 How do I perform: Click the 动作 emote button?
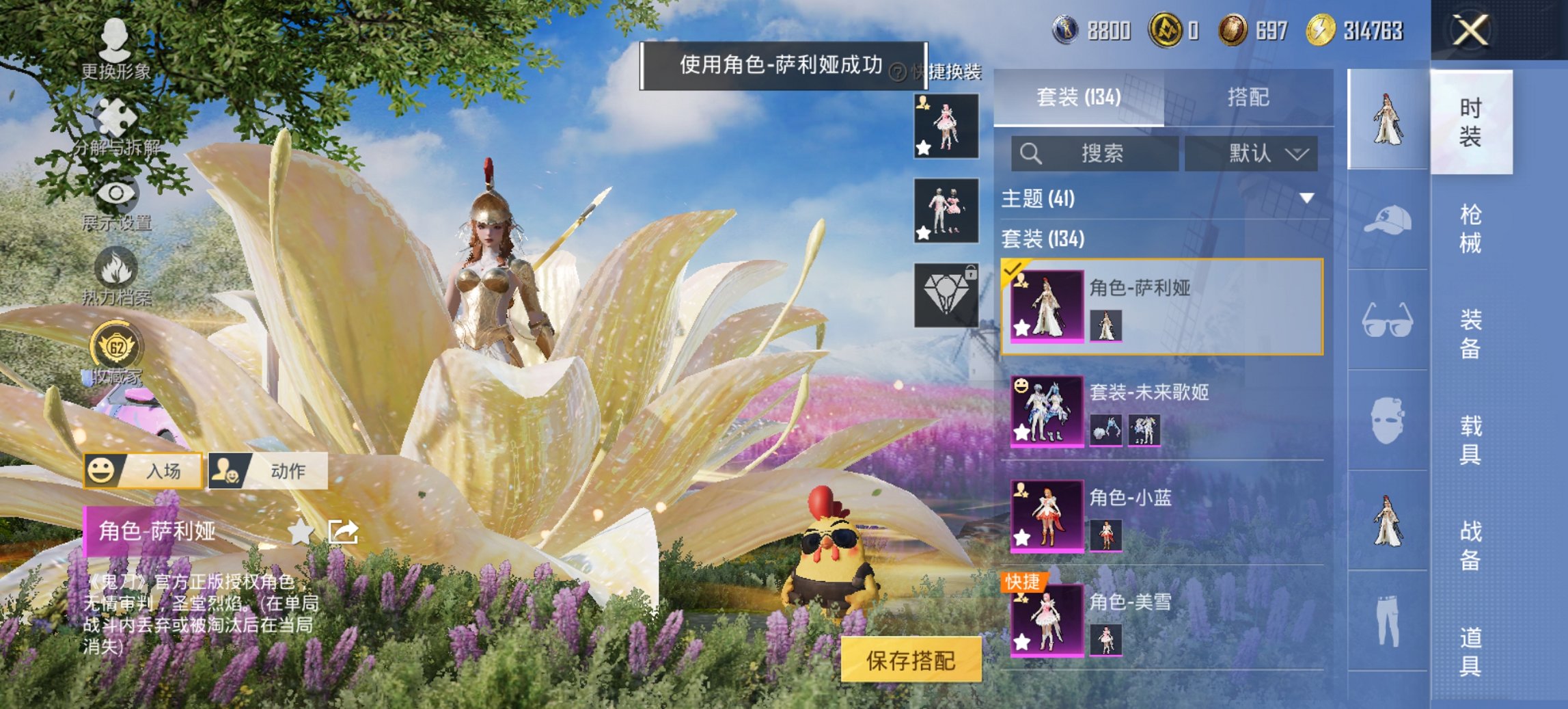click(268, 470)
